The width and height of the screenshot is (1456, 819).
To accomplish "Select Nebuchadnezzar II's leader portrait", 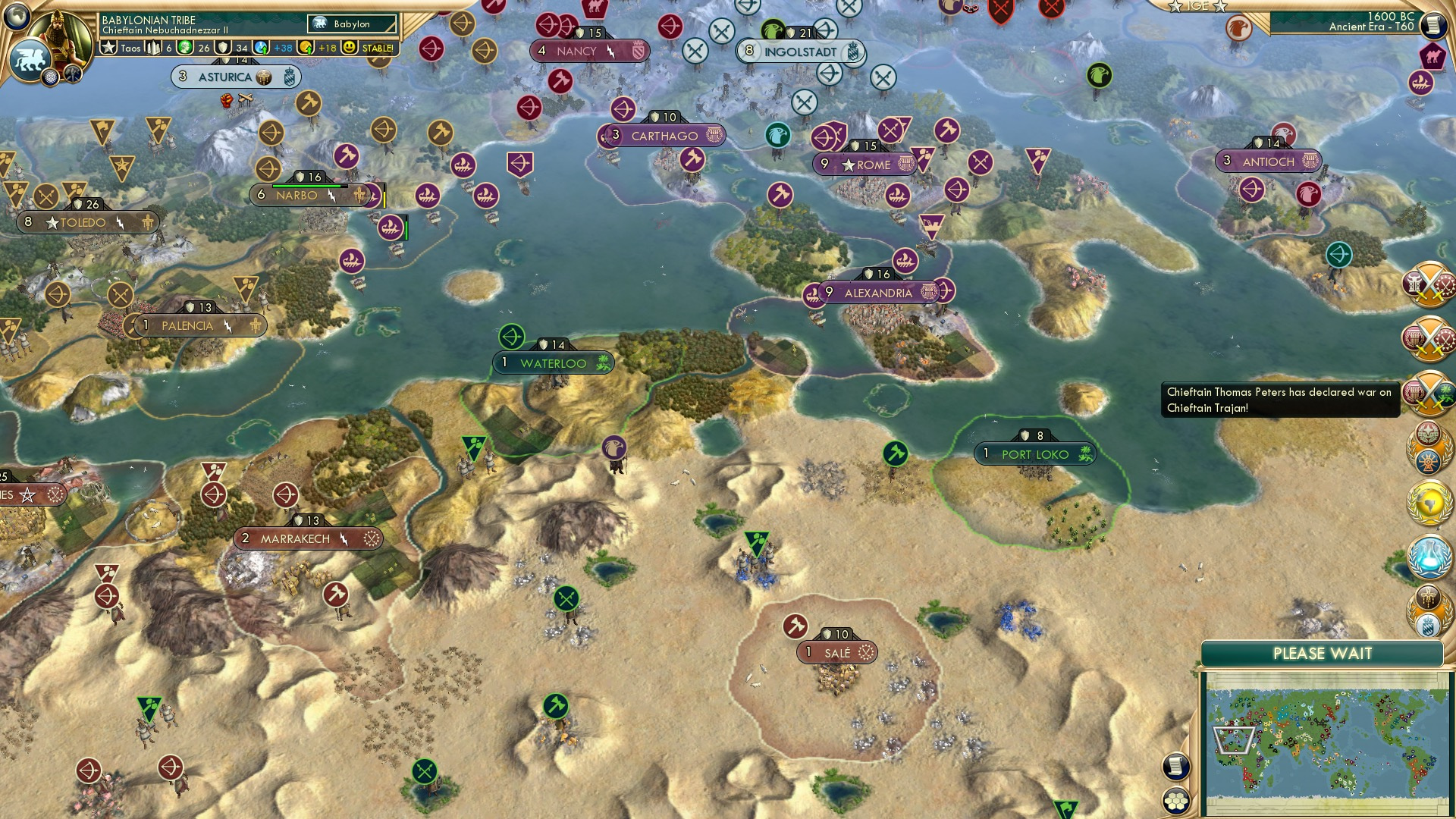I will [59, 32].
